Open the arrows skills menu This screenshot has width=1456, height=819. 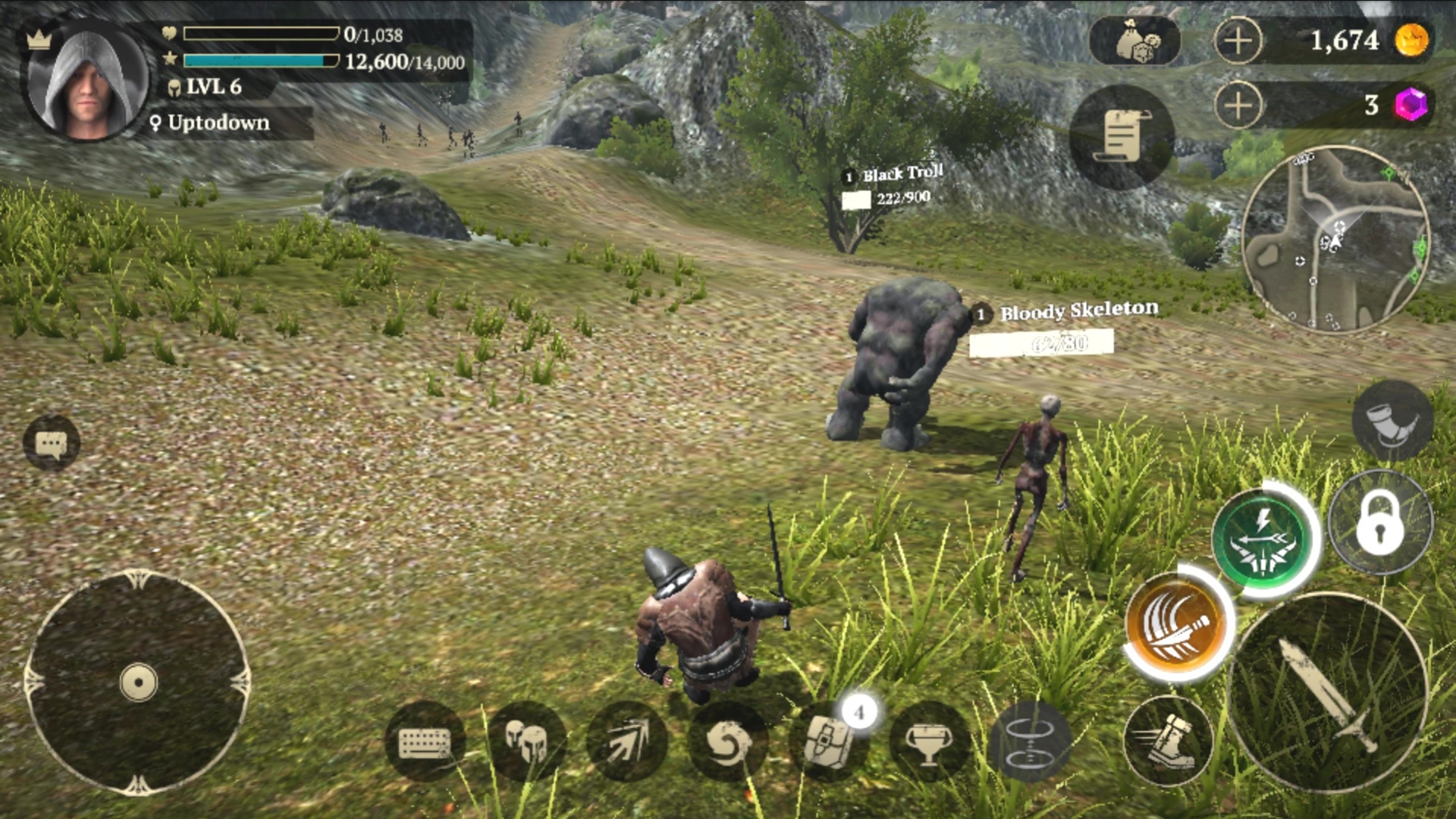coord(627,741)
